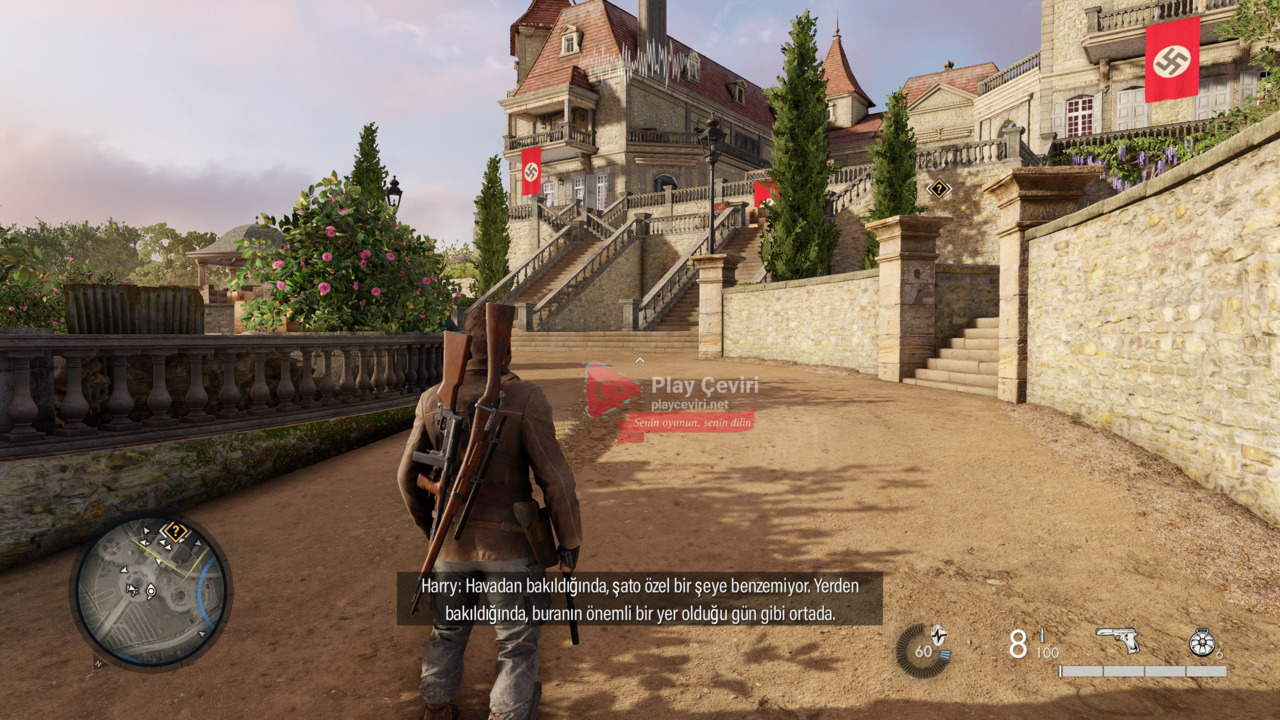Image resolution: width=1280 pixels, height=720 pixels.
Task: Click the north compass marker below minimap
Action: click(98, 662)
